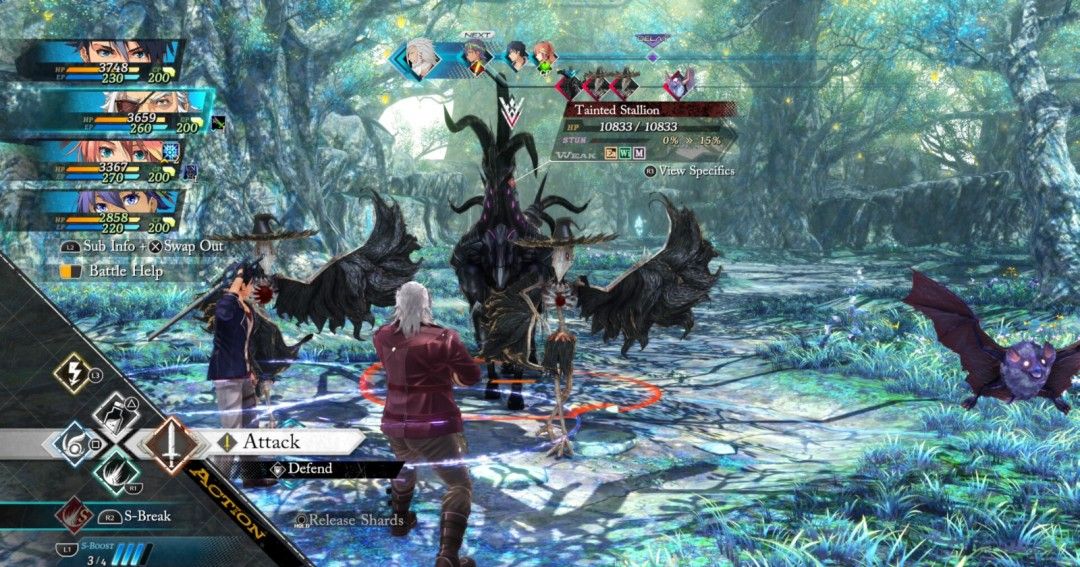The width and height of the screenshot is (1080, 567).
Task: Click the orange sword attack diamond
Action: [x=171, y=444]
